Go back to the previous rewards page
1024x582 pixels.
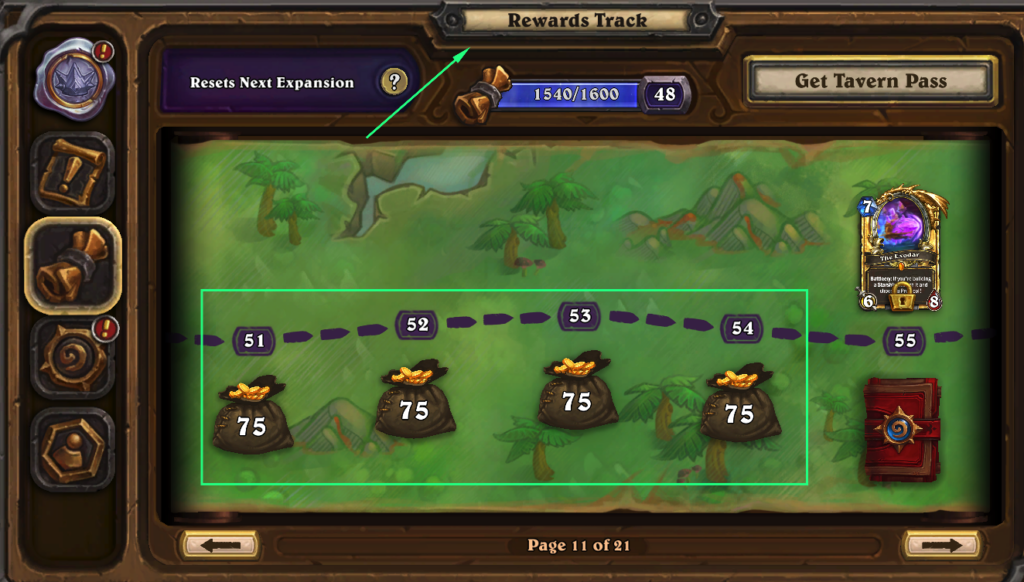[x=220, y=545]
